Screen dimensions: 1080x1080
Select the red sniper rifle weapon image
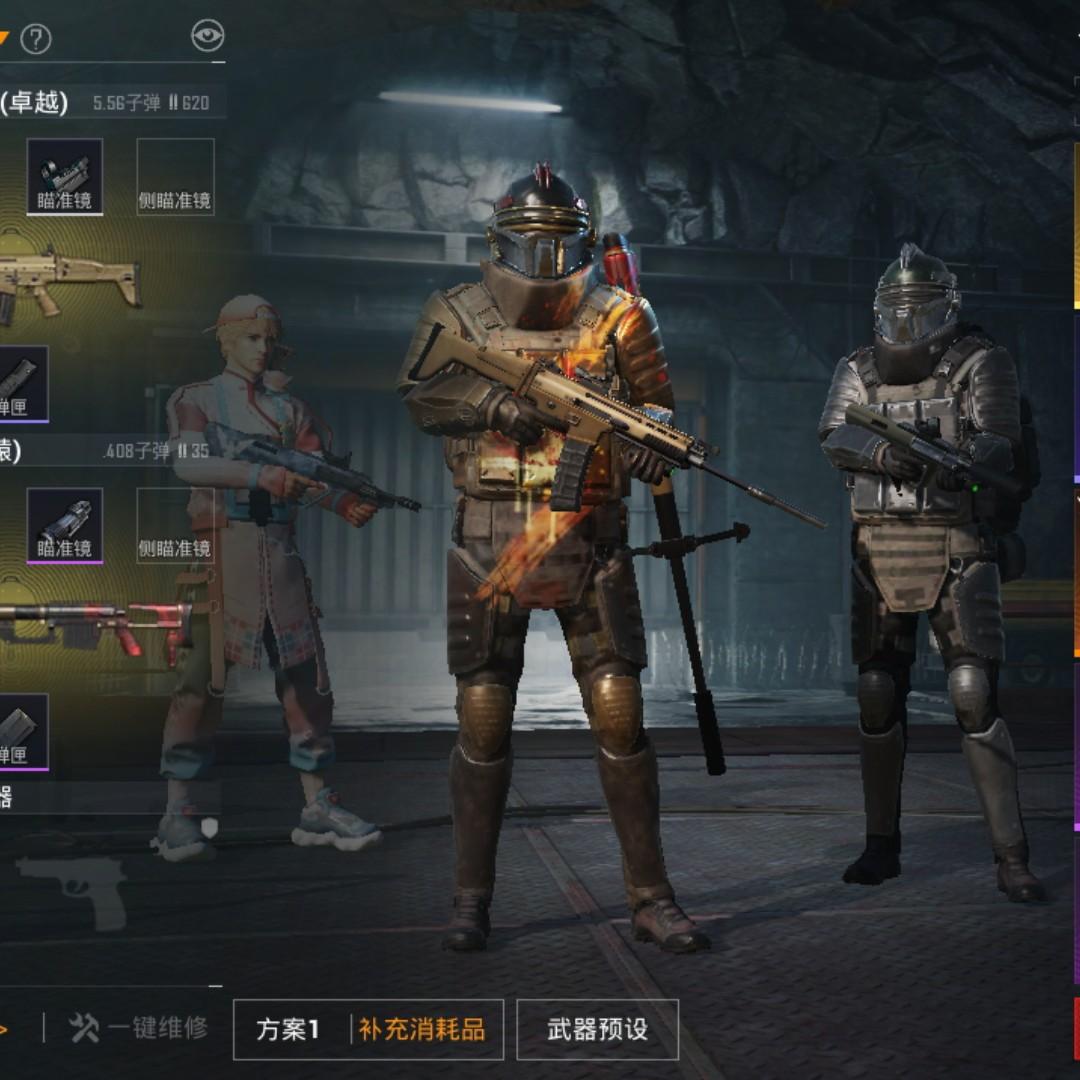[x=90, y=625]
